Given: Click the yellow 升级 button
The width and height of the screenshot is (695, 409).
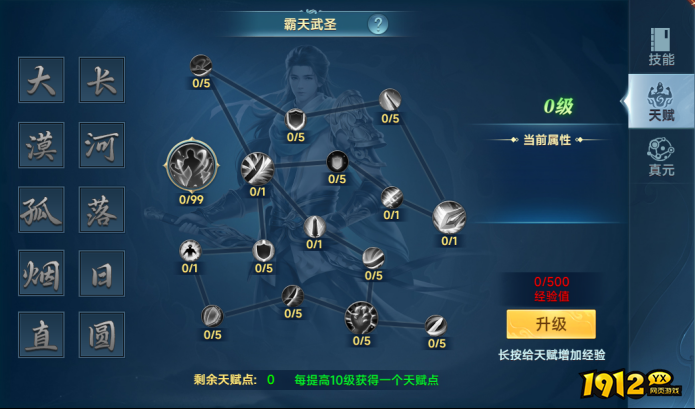Looking at the screenshot, I should pyautogui.click(x=550, y=324).
